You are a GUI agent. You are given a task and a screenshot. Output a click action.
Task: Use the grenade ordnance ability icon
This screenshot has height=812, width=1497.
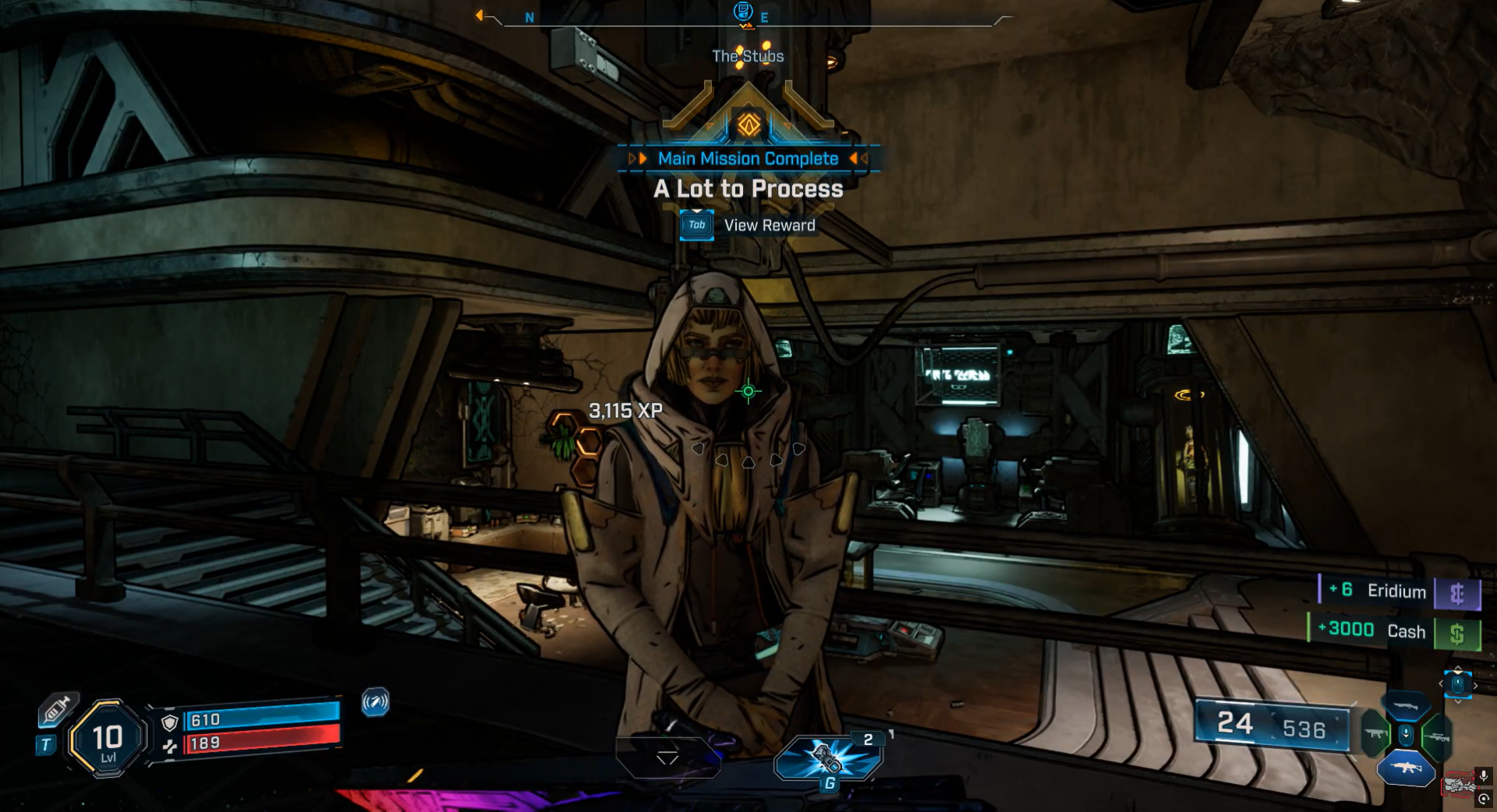828,757
